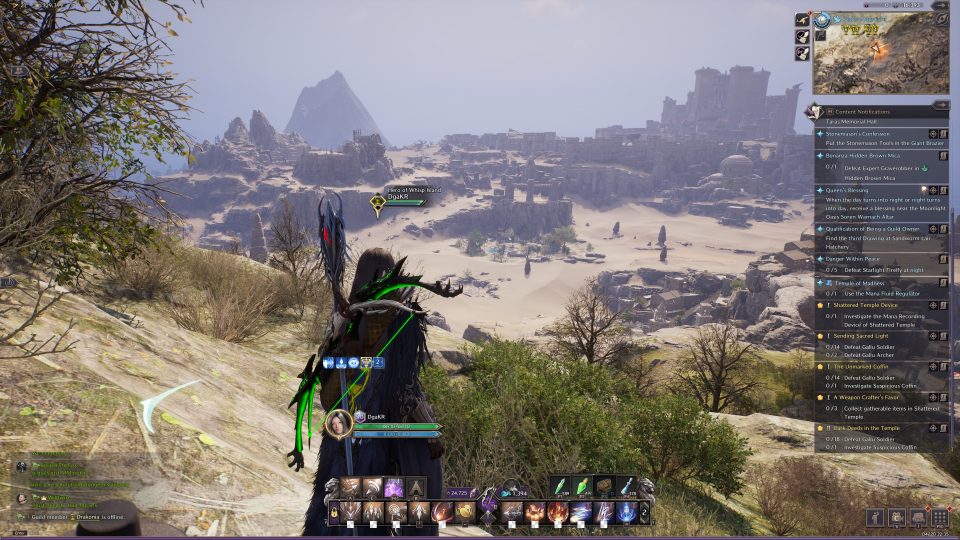Activate the purple lightning skill icon
The image size is (960, 540).
pos(394,488)
